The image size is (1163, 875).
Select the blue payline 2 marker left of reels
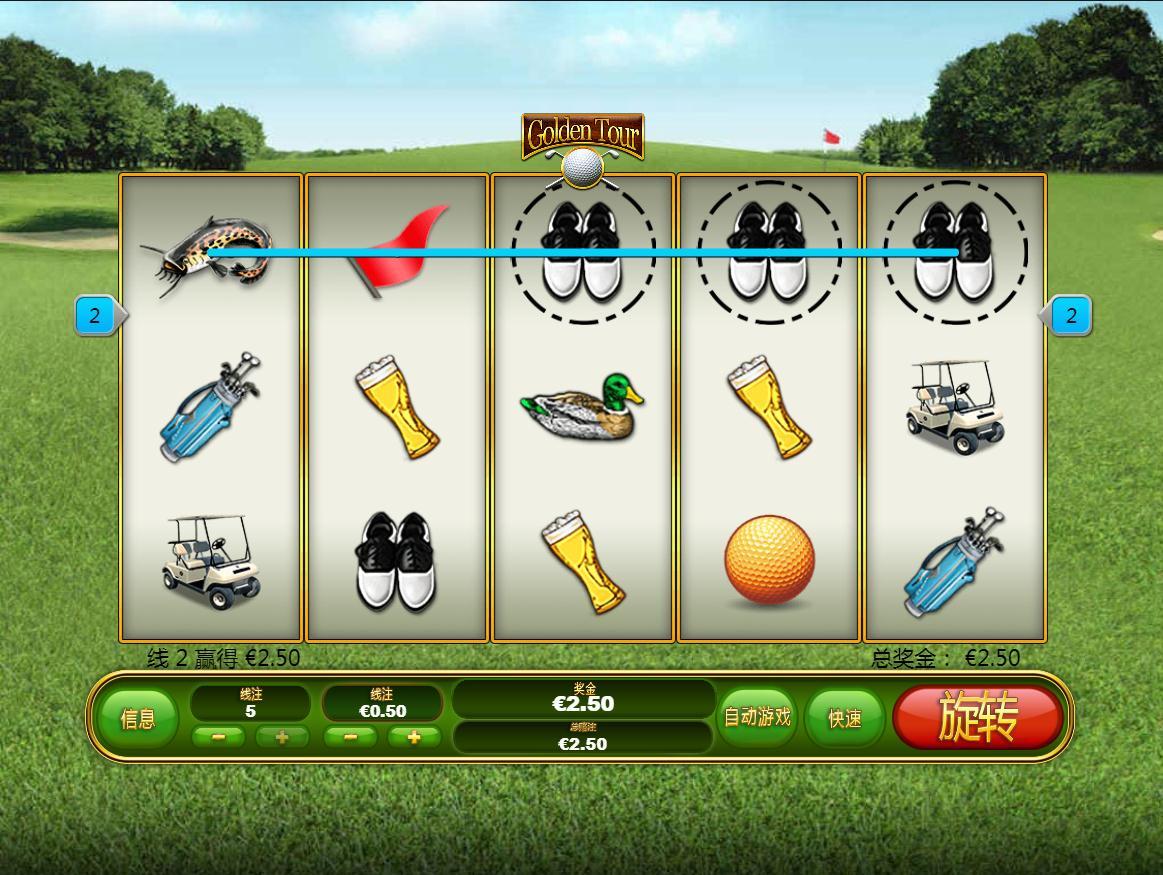96,316
